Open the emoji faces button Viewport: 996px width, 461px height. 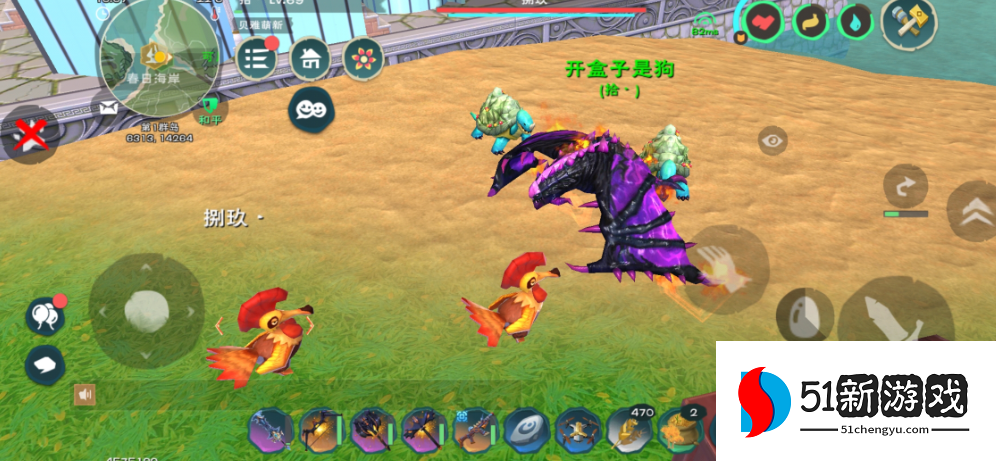(x=310, y=108)
